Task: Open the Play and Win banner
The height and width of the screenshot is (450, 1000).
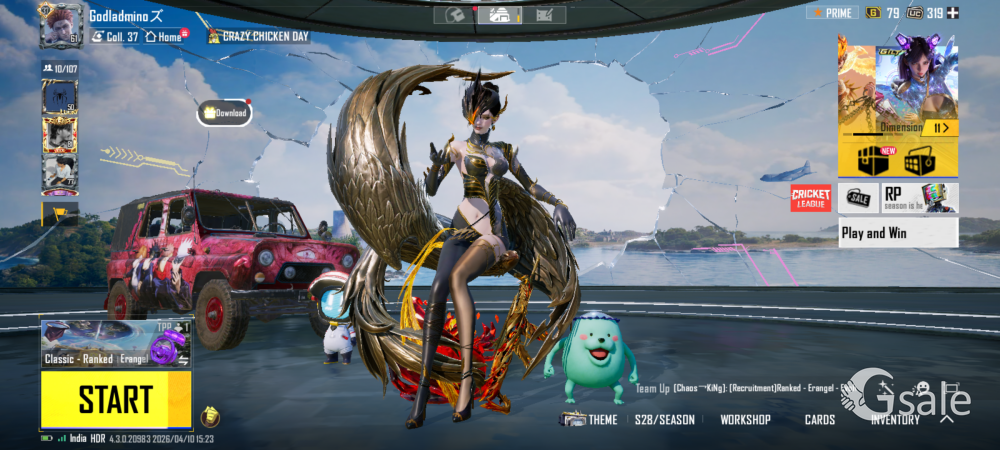Action: tap(898, 233)
